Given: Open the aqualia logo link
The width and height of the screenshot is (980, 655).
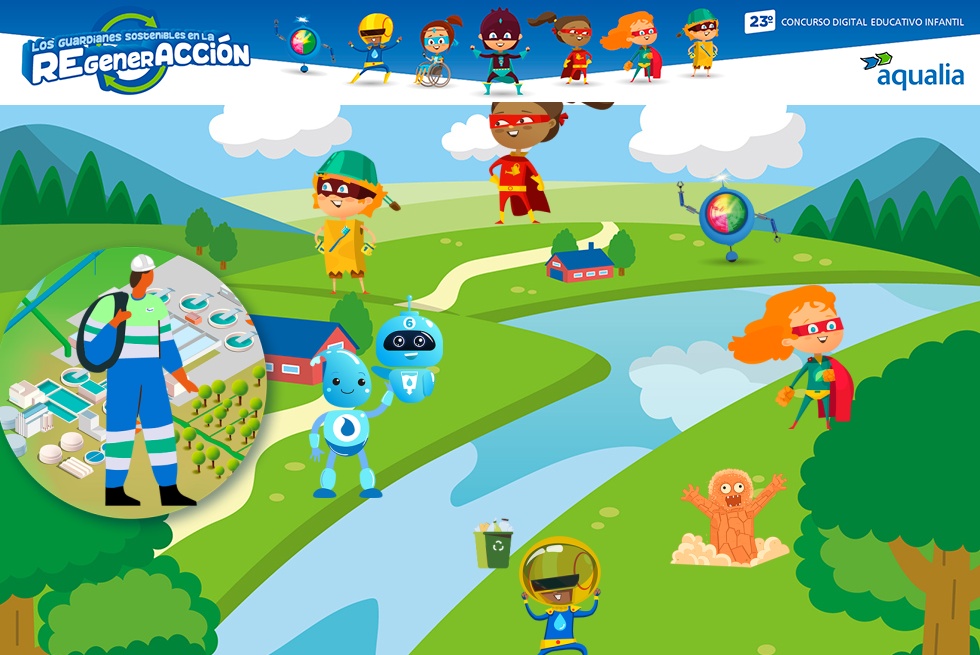Looking at the screenshot, I should click(911, 70).
